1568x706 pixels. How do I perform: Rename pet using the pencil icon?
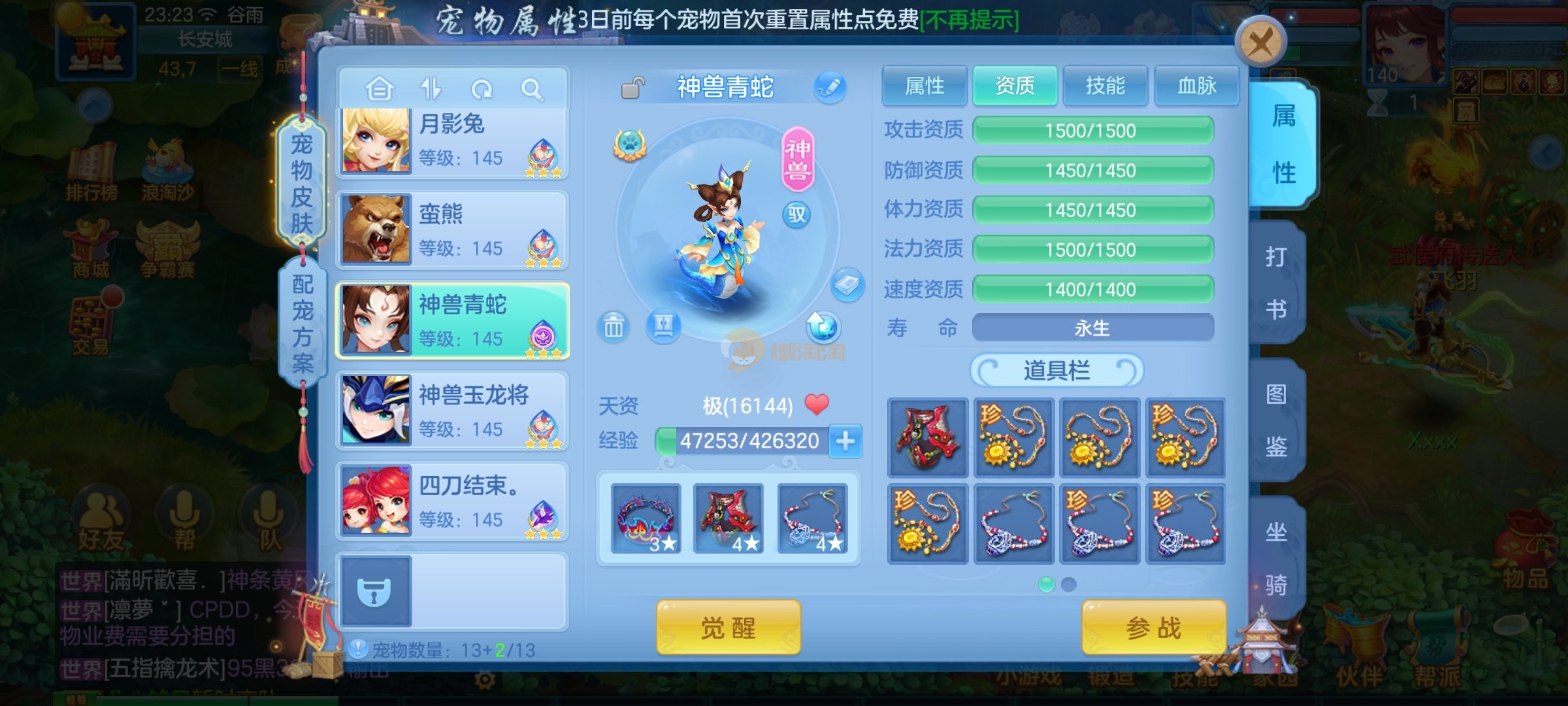tap(830, 87)
